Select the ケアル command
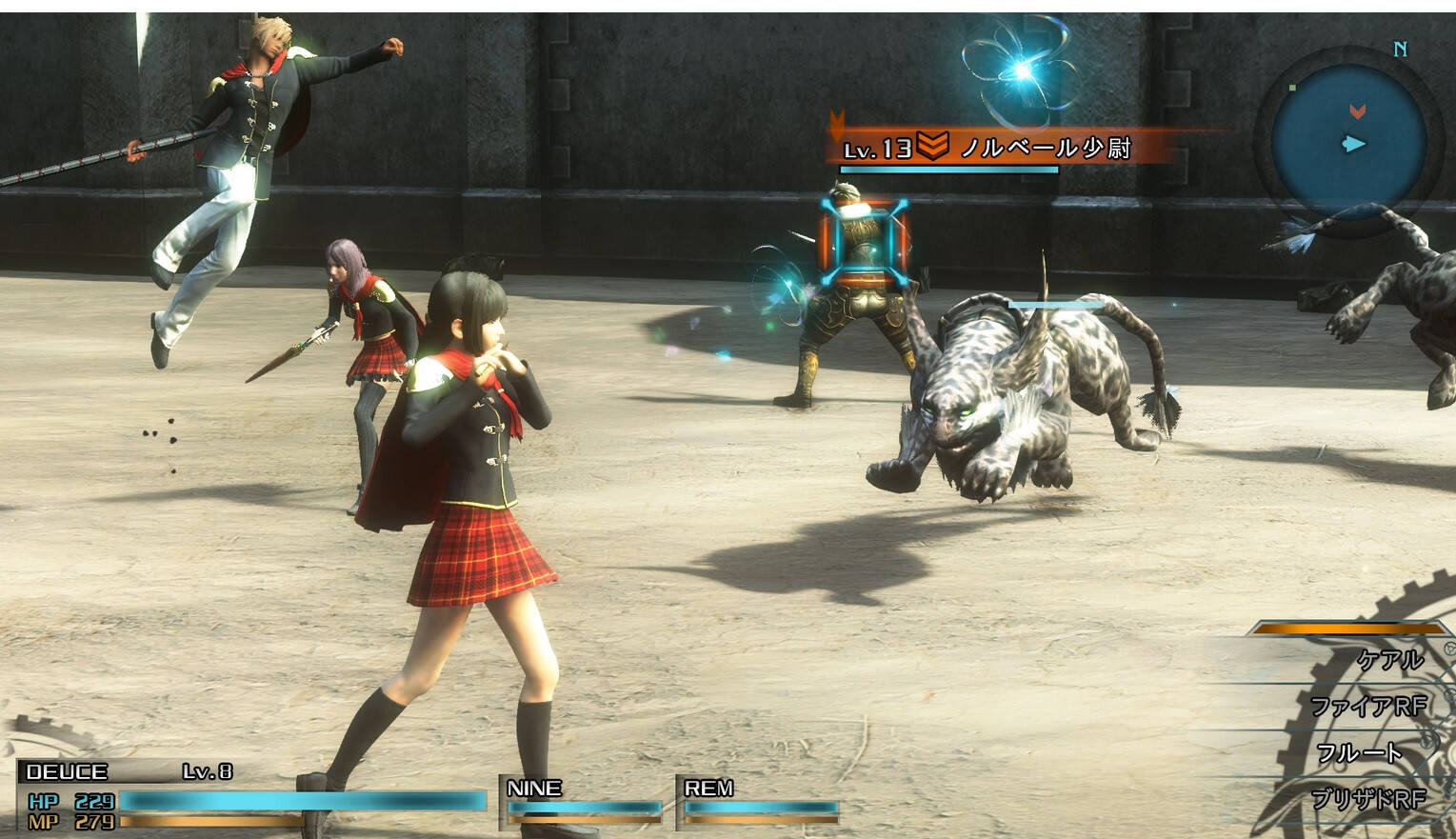 click(x=1388, y=660)
